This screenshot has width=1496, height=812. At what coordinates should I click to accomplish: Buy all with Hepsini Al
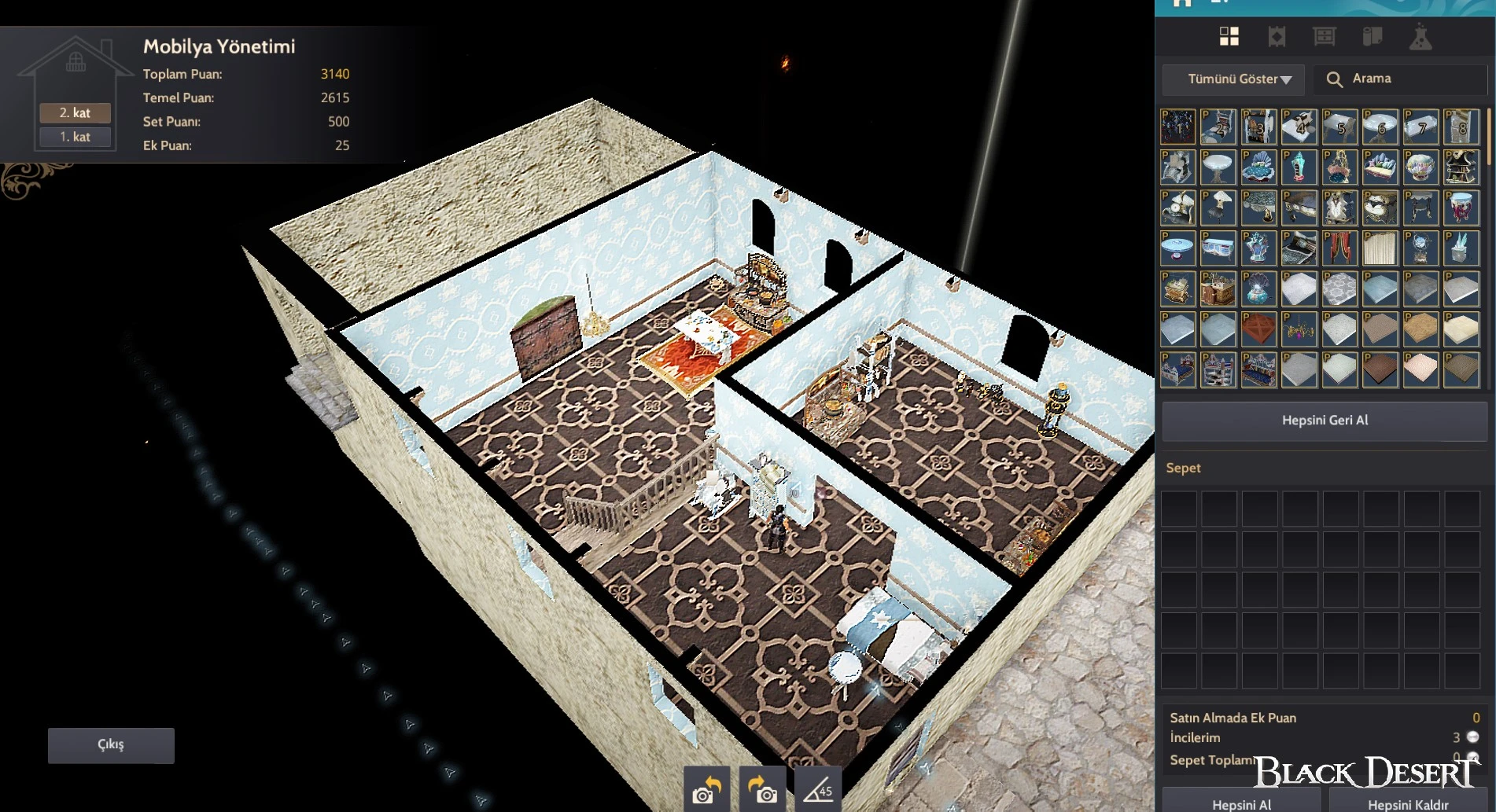[x=1241, y=803]
